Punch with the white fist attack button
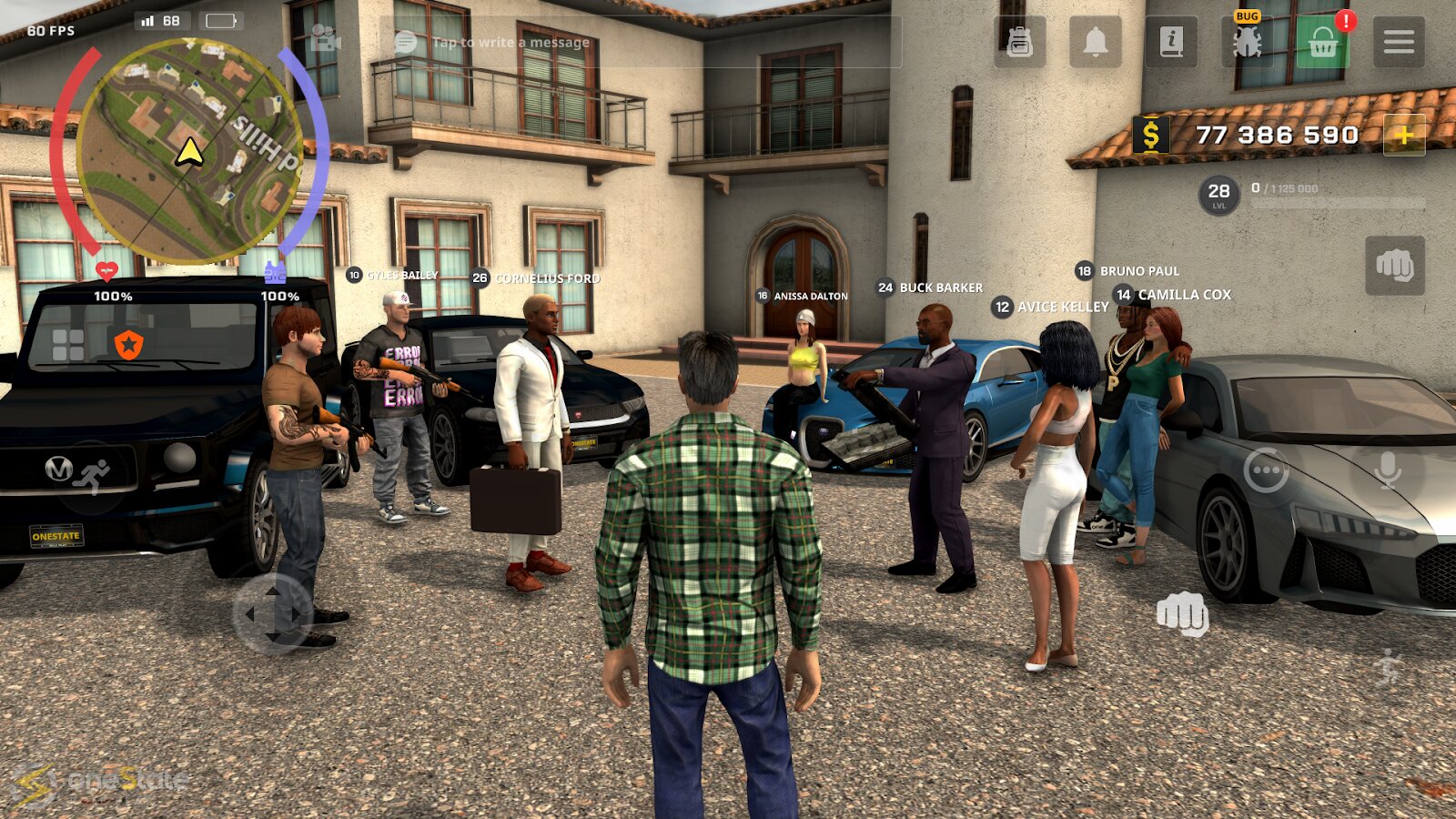The height and width of the screenshot is (819, 1456). (x=1182, y=613)
